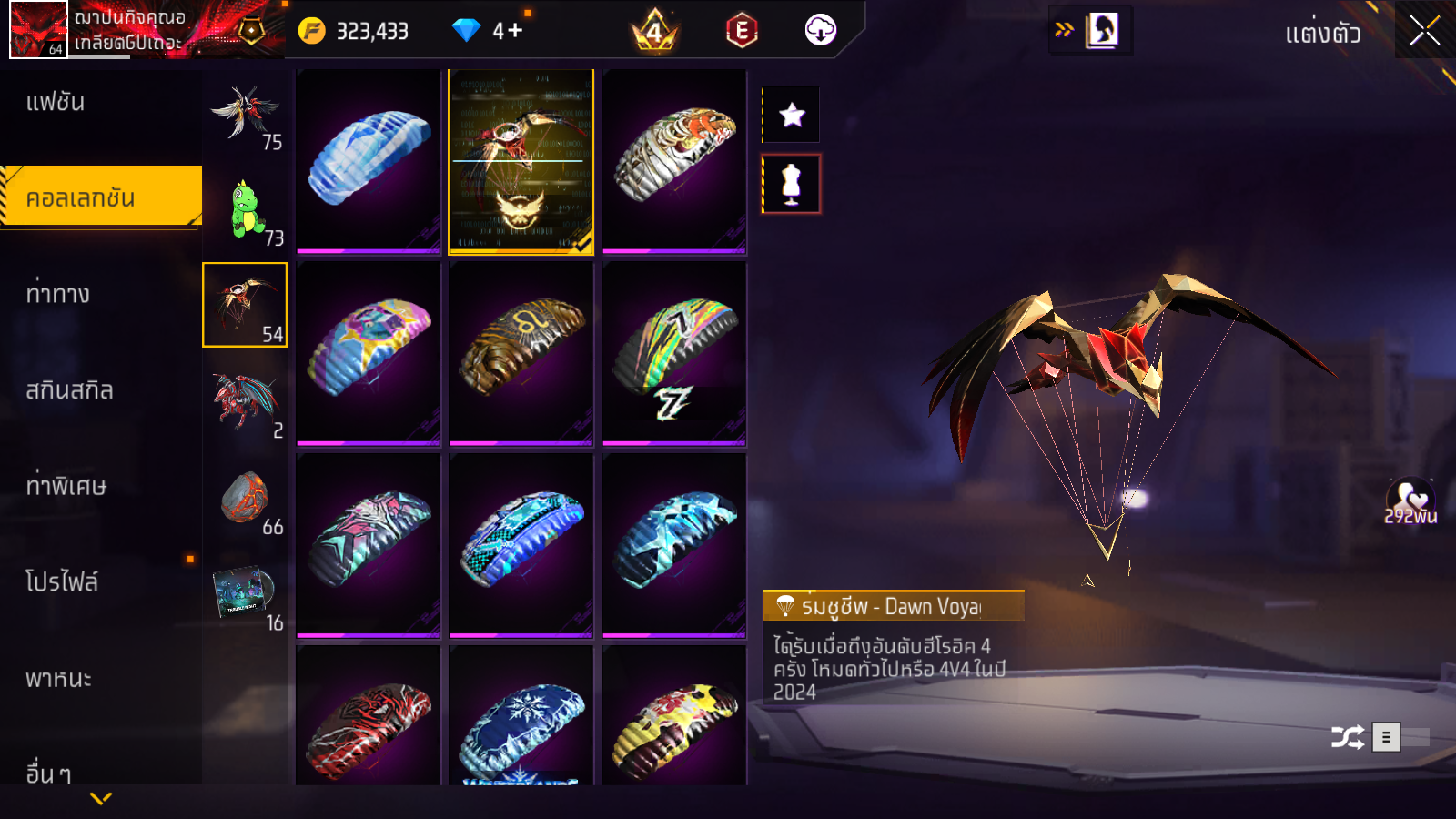
Task: Click the star favorites filter button
Action: coord(792,115)
